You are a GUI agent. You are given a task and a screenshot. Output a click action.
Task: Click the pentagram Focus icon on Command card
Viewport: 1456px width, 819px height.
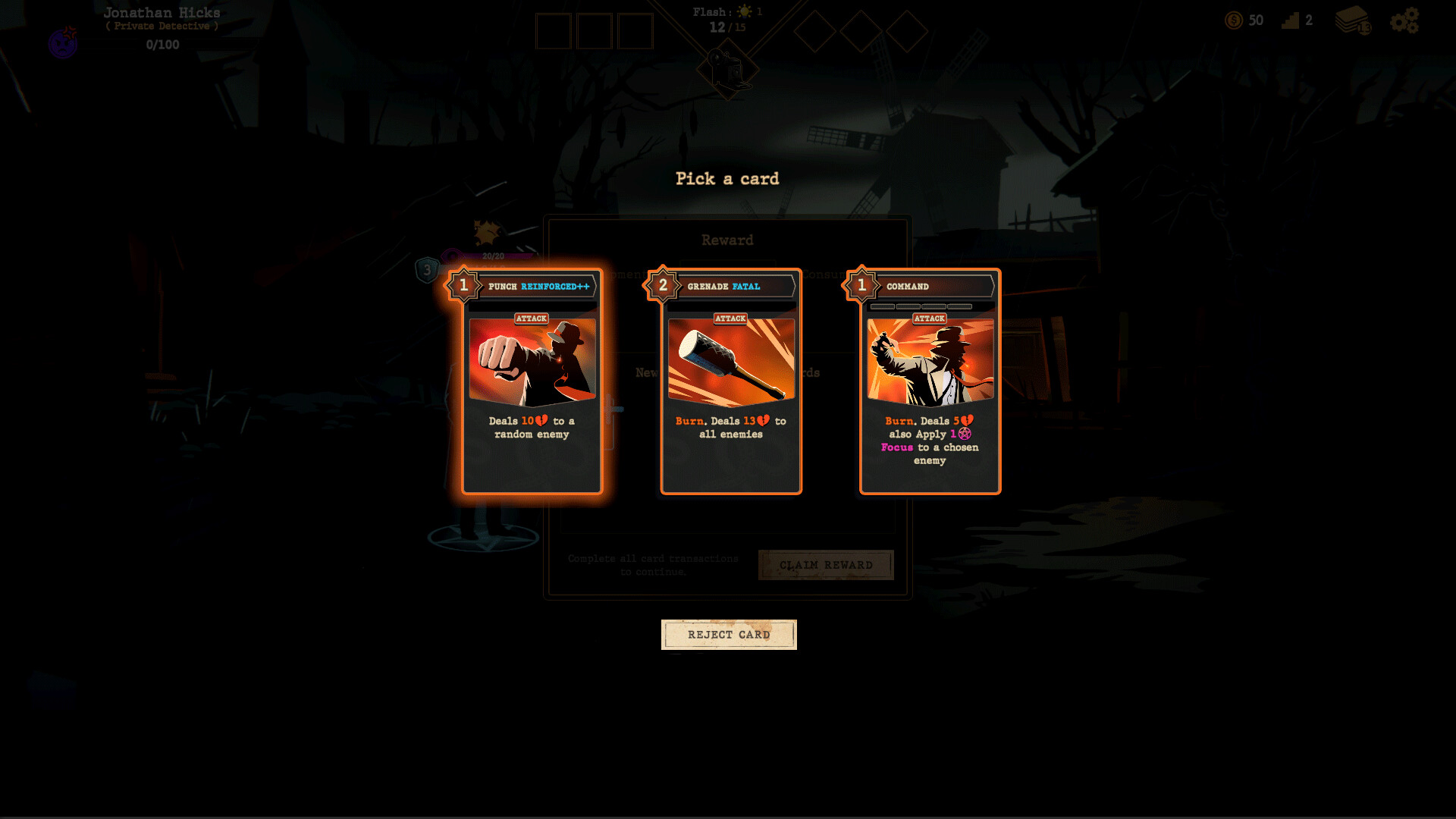965,435
